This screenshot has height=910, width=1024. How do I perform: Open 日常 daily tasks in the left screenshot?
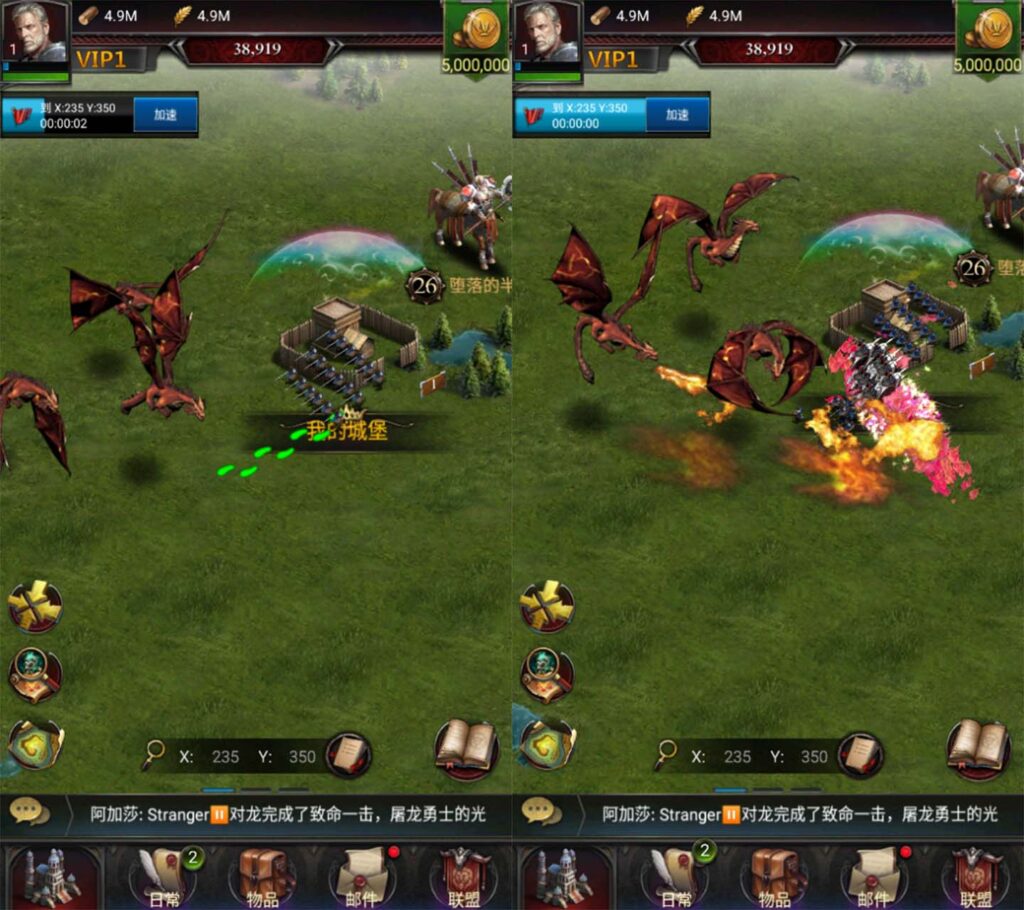click(x=164, y=877)
